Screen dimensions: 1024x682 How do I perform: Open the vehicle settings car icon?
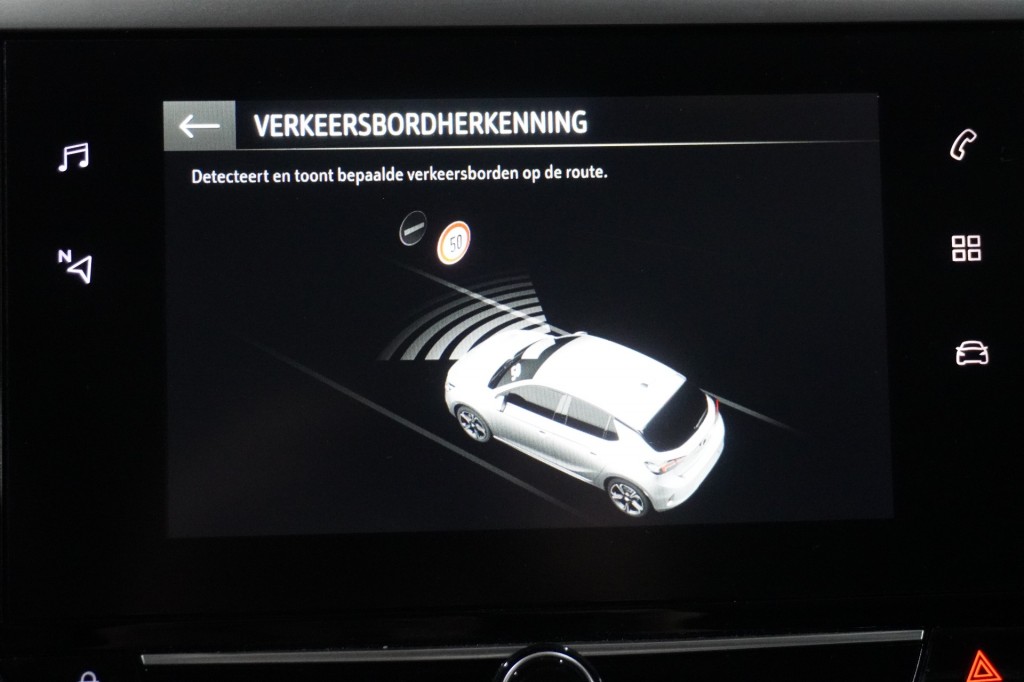coord(971,353)
